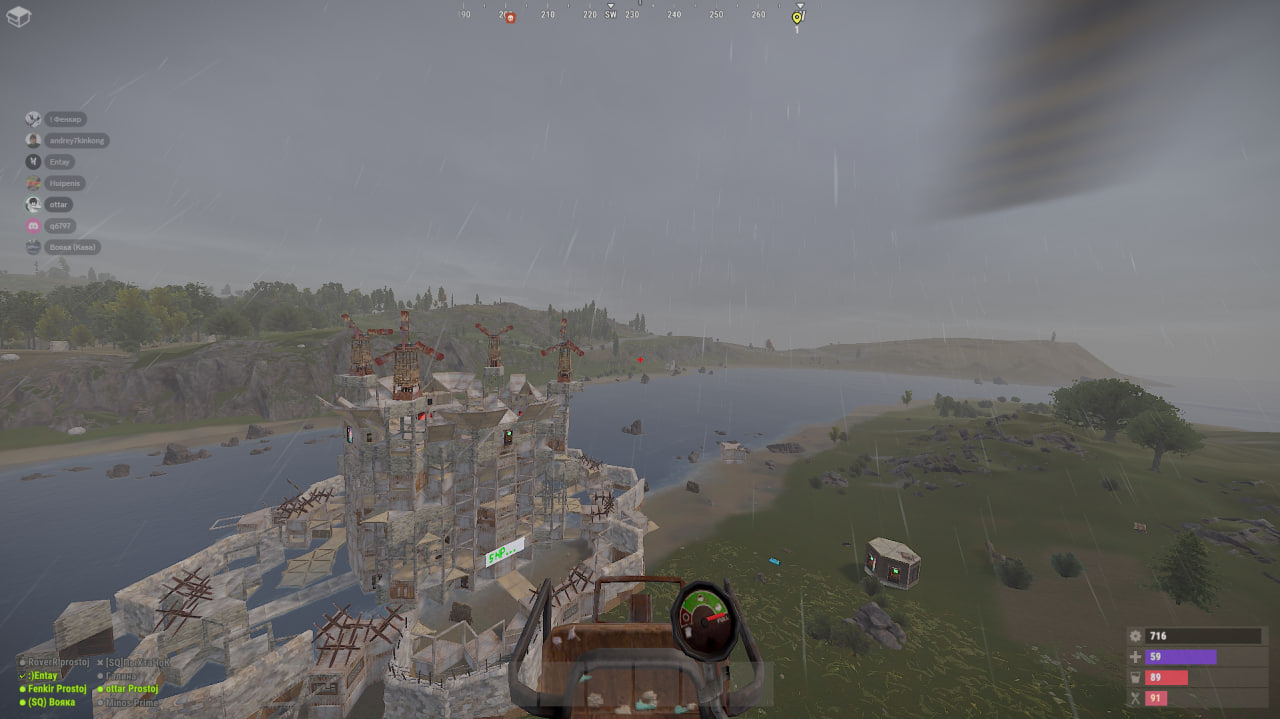
Task: Select team member (SQ) Вояка
Action: pyautogui.click(x=51, y=702)
